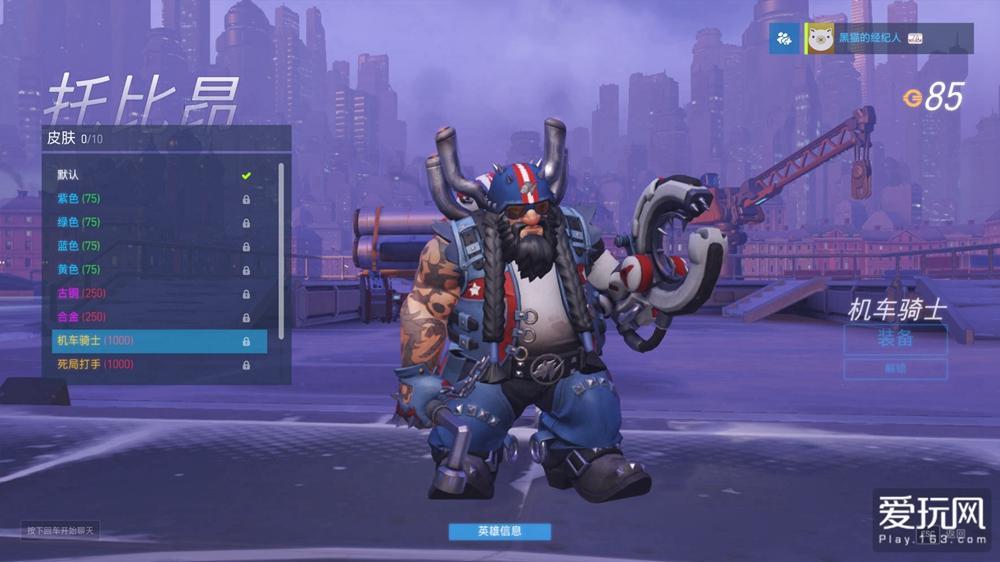Click the chat prompt box
This screenshot has width=1000, height=562.
(61, 531)
